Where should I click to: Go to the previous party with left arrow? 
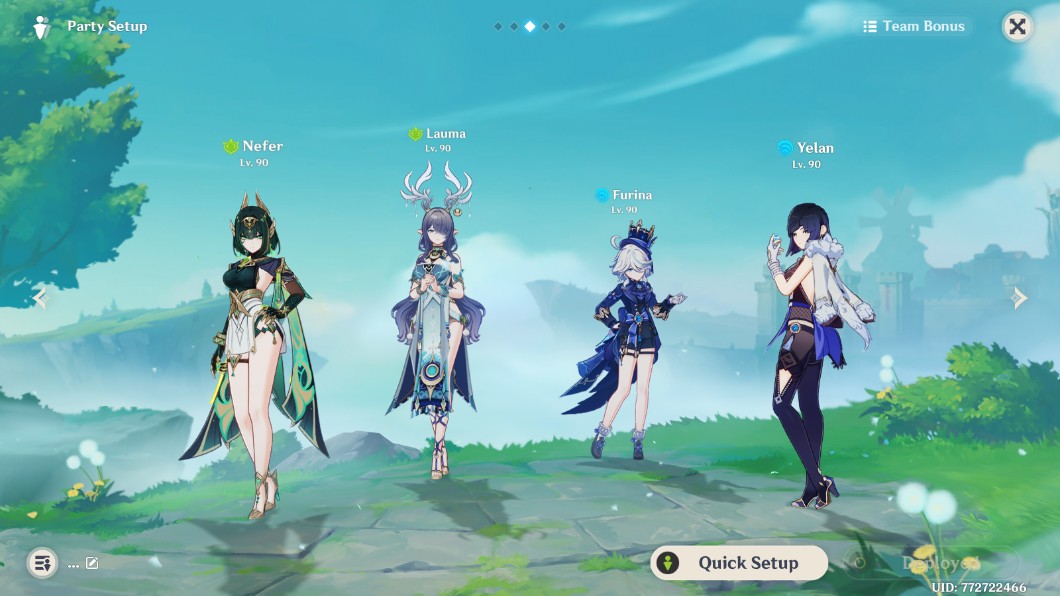coord(40,298)
